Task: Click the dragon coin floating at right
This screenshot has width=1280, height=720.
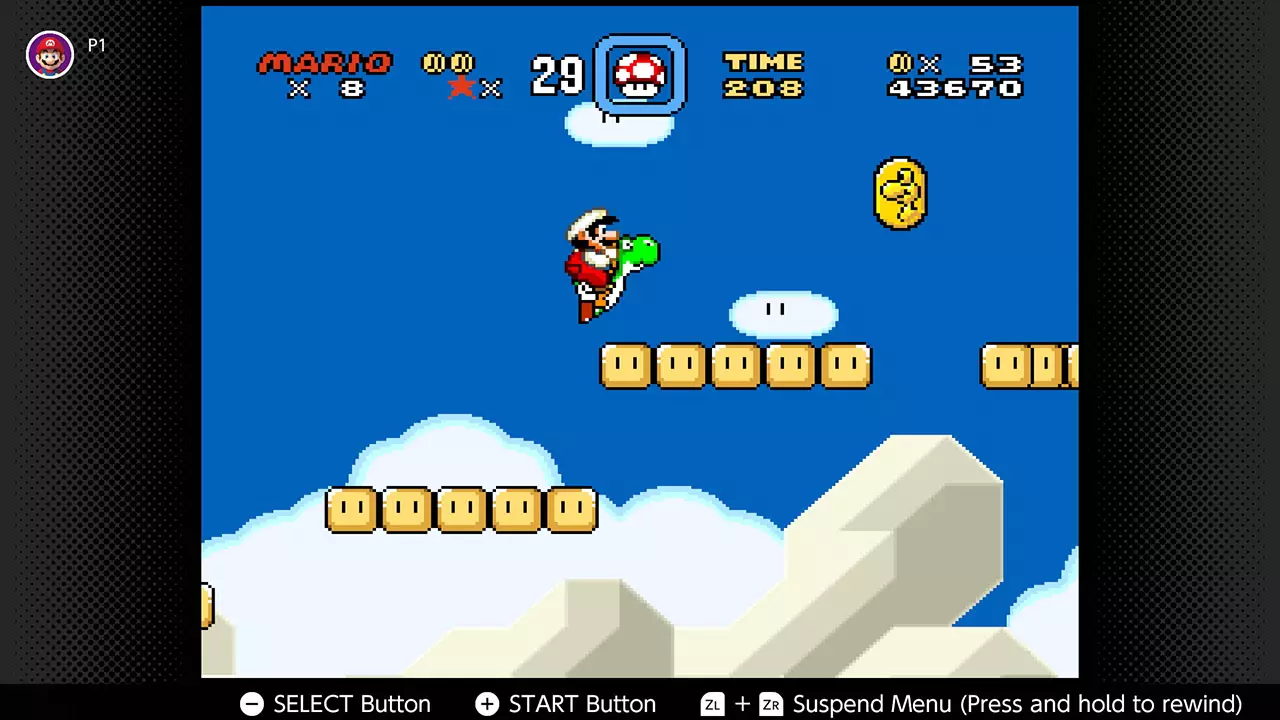Action: (899, 193)
